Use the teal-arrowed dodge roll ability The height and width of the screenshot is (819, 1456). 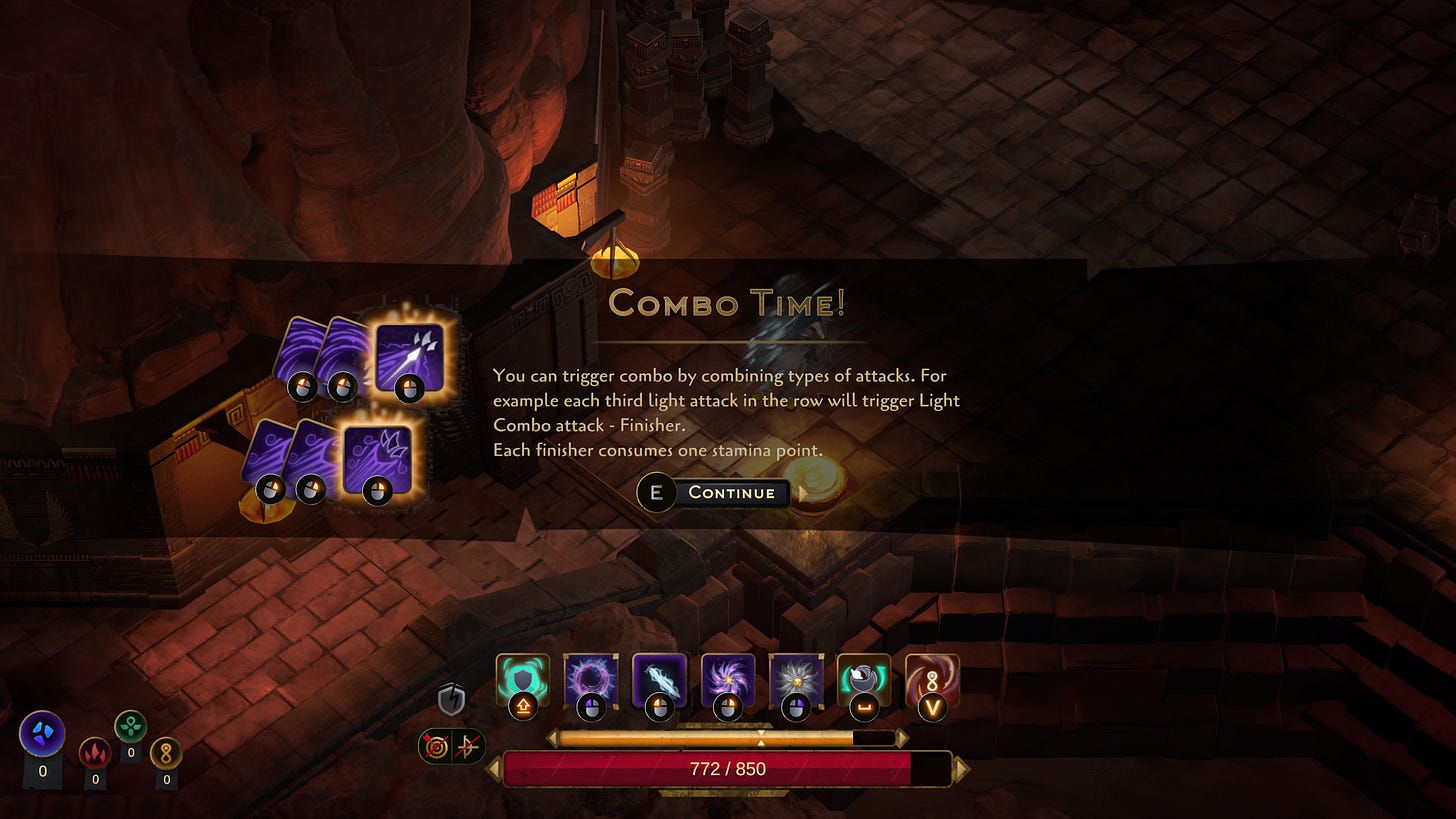(x=864, y=680)
